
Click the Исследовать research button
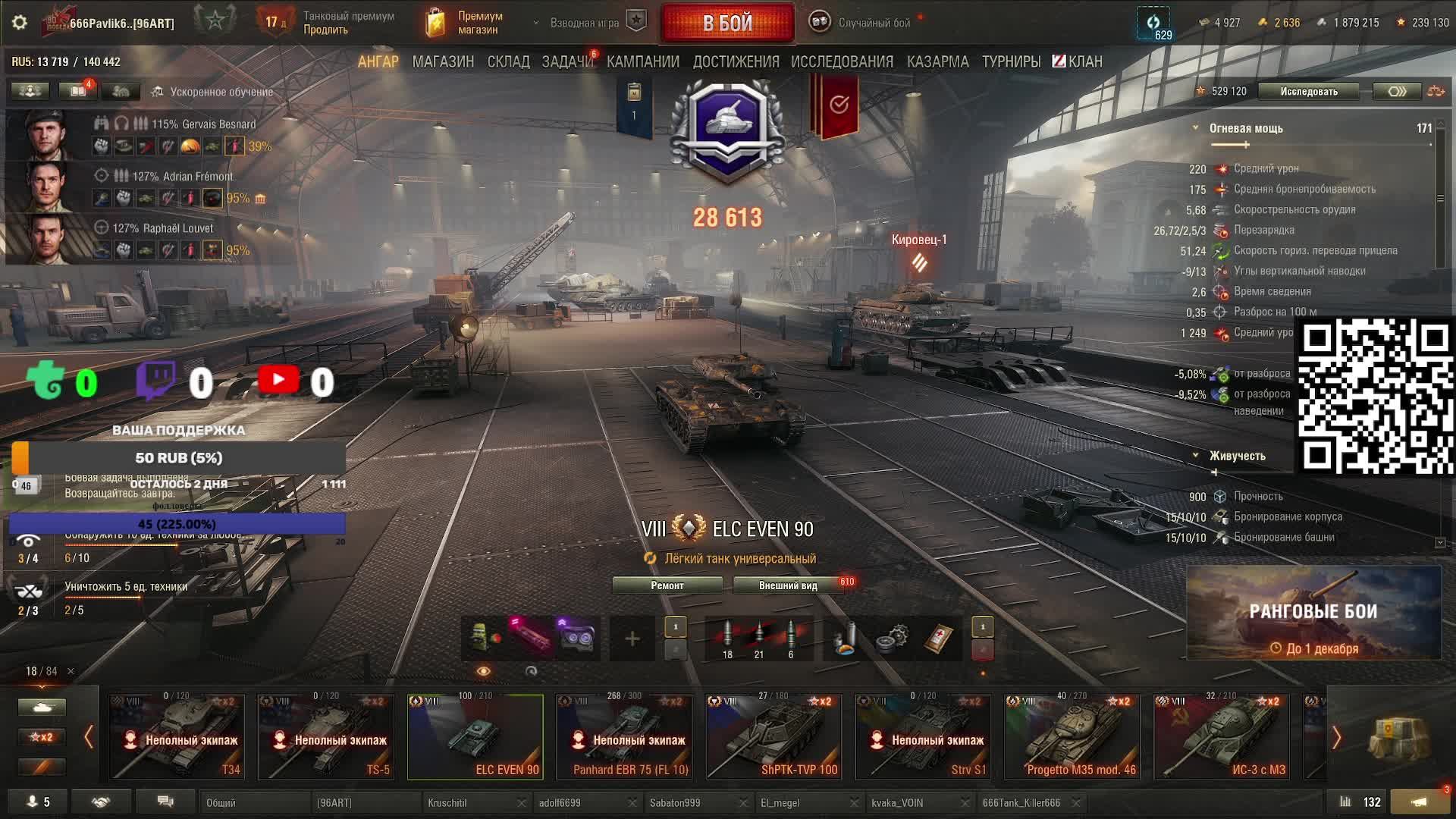(x=1309, y=92)
